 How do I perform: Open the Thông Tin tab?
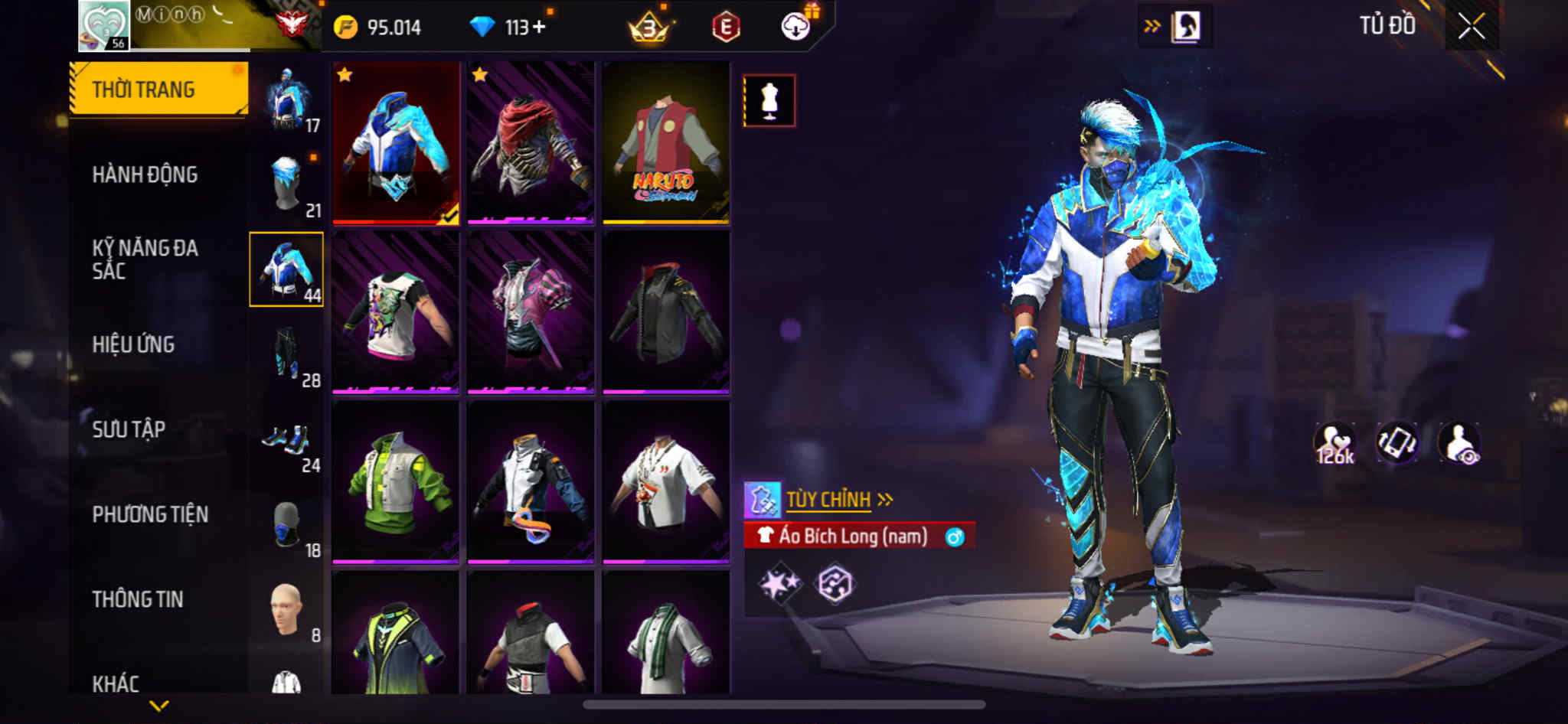coord(138,599)
